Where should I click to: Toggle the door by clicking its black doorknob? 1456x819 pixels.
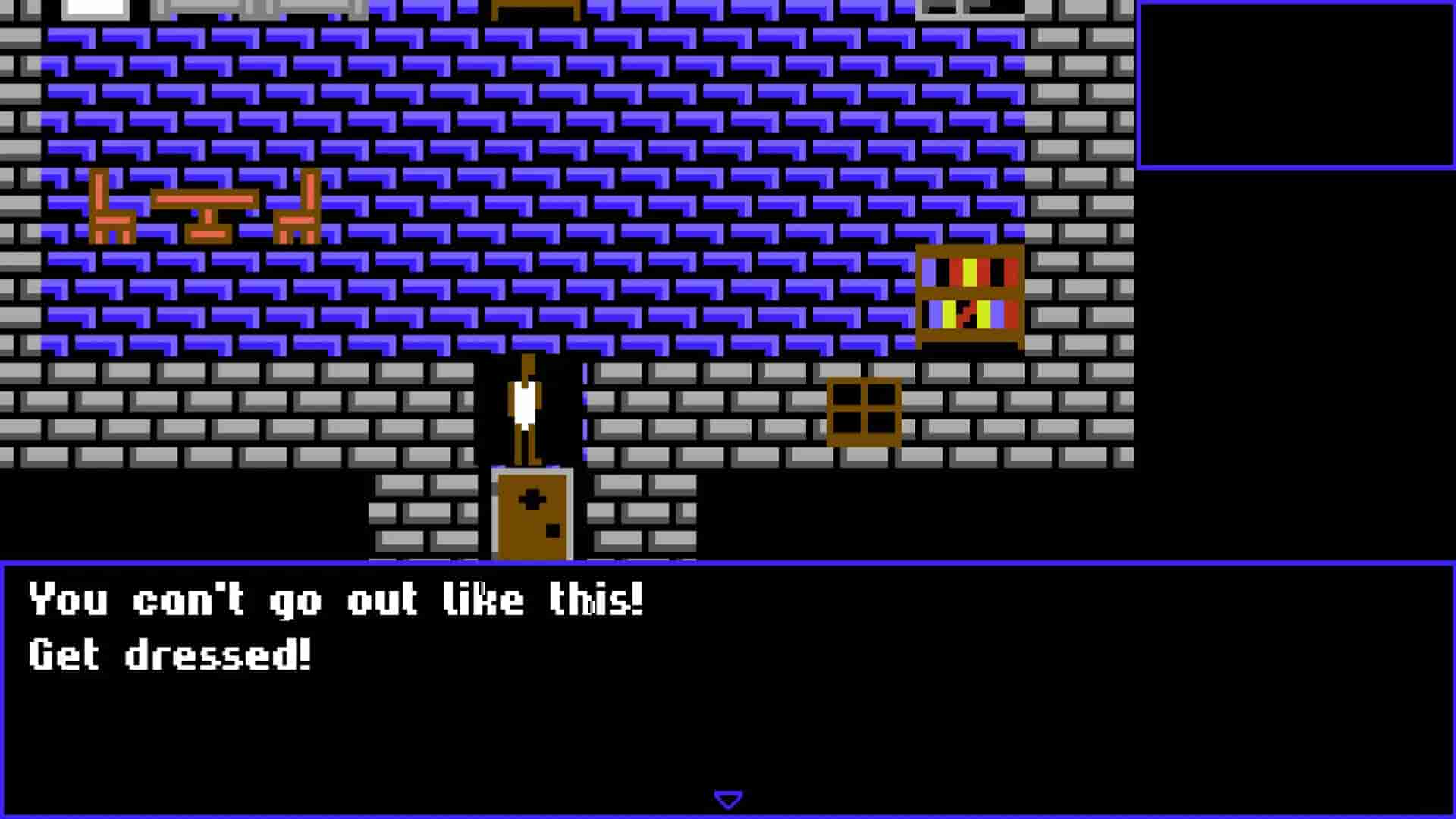click(552, 529)
